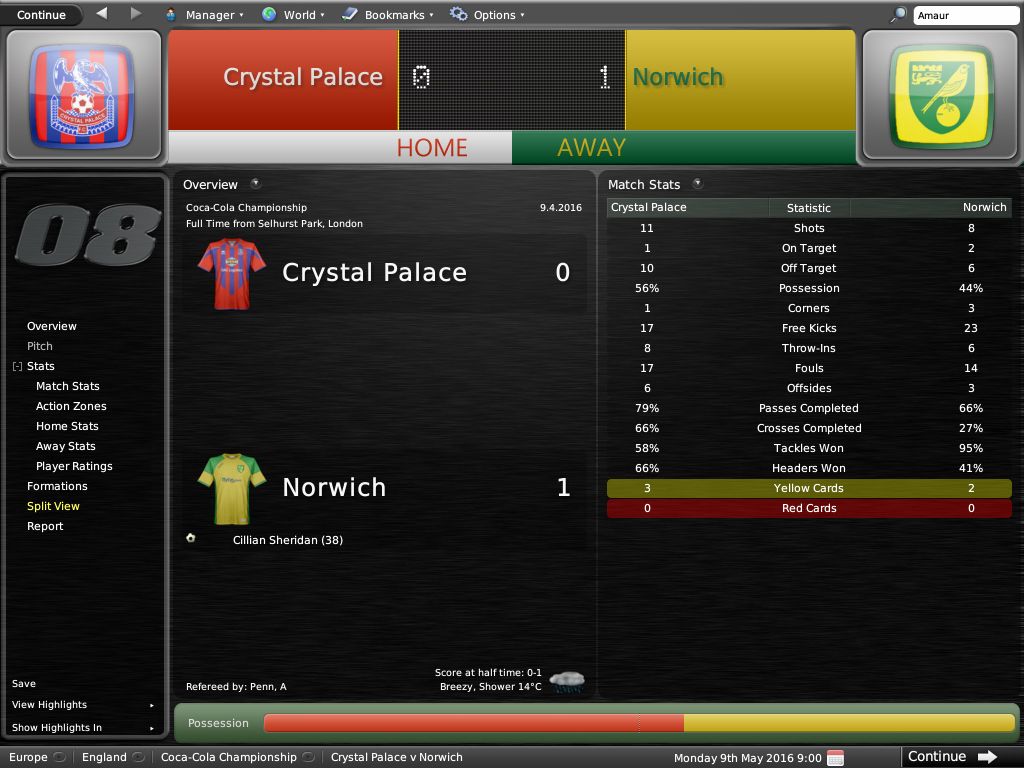Open Match Stats in the sidebar
Image resolution: width=1024 pixels, height=768 pixels.
[68, 386]
